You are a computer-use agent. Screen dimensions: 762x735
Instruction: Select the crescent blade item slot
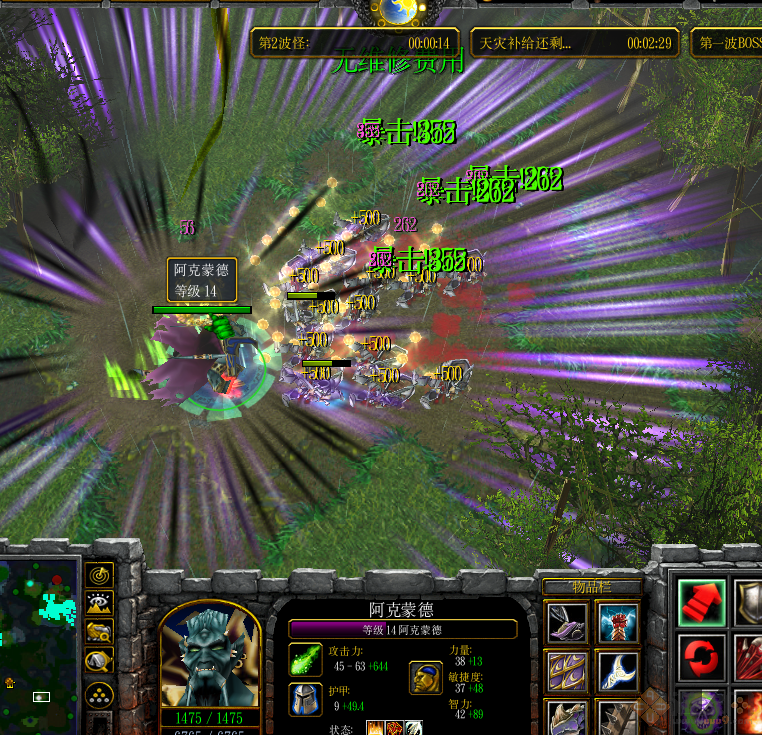click(618, 671)
